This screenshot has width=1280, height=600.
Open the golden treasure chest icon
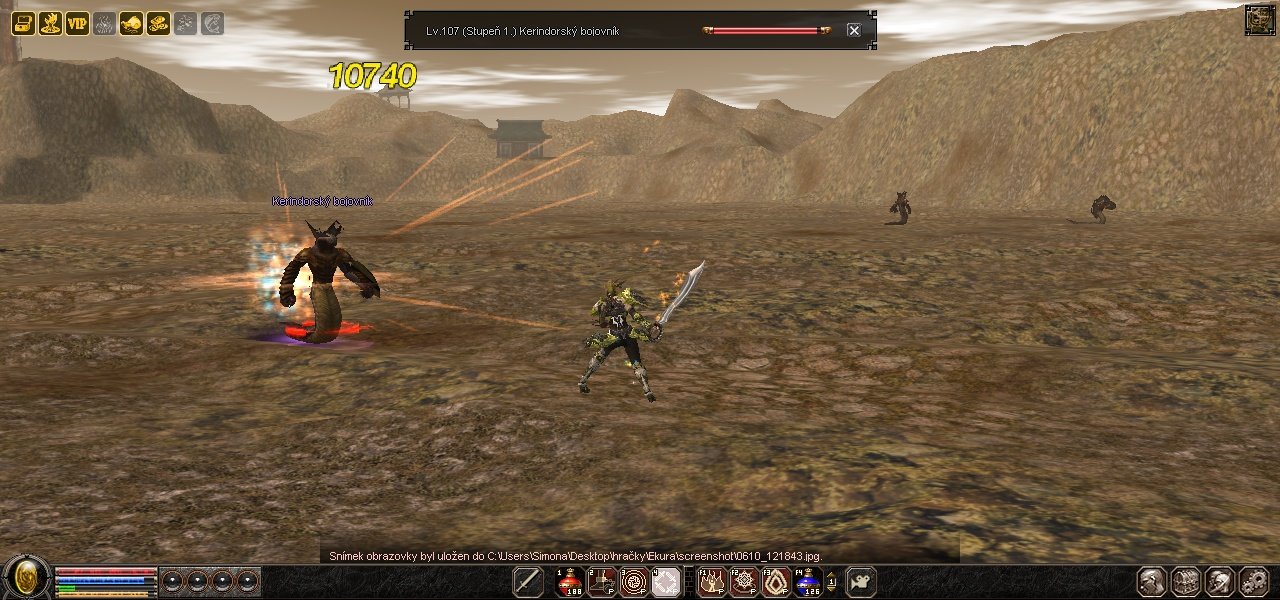click(x=23, y=24)
